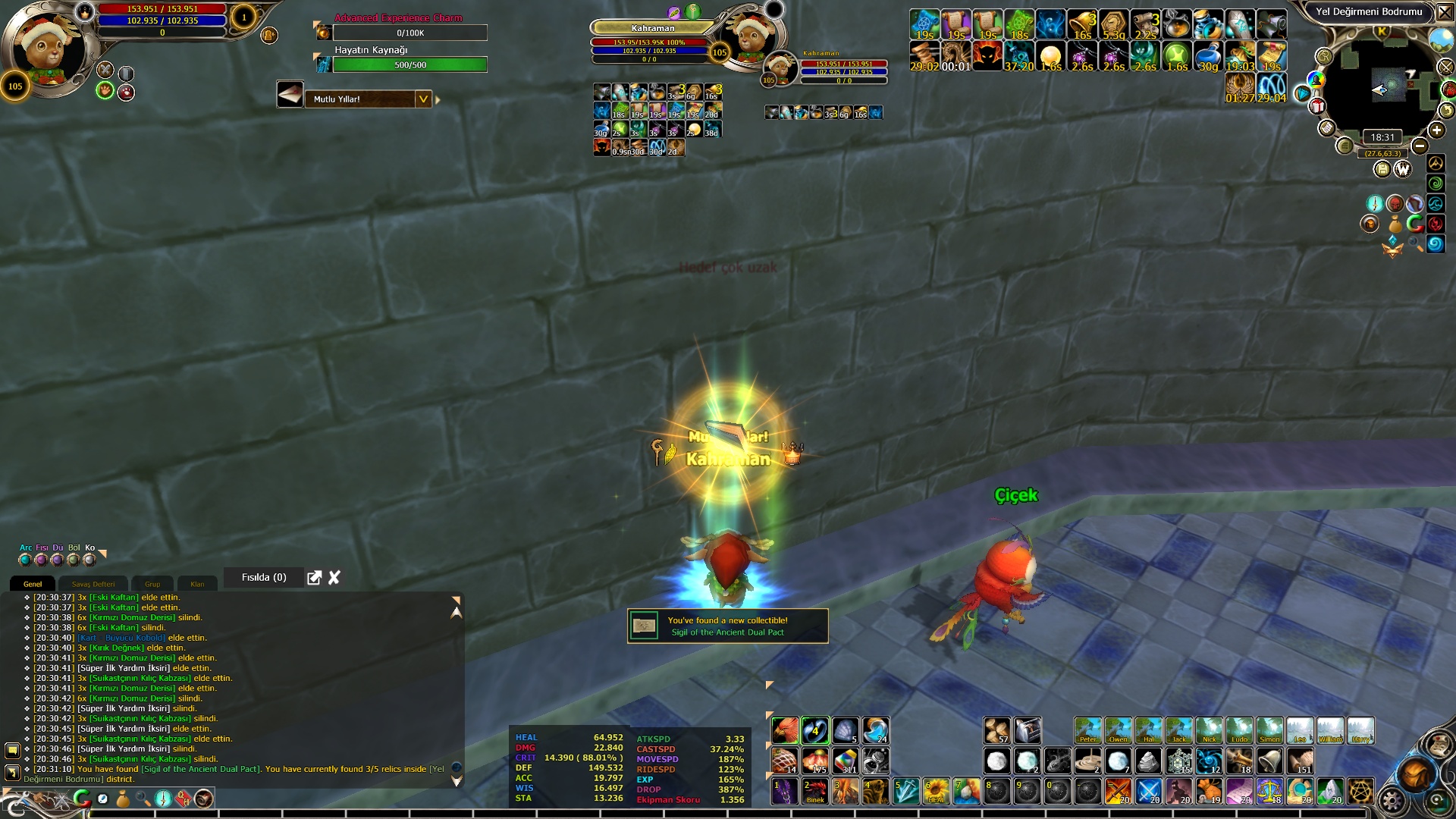Pop out the Fısılda whisper window
This screenshot has height=819, width=1456.
tap(314, 578)
